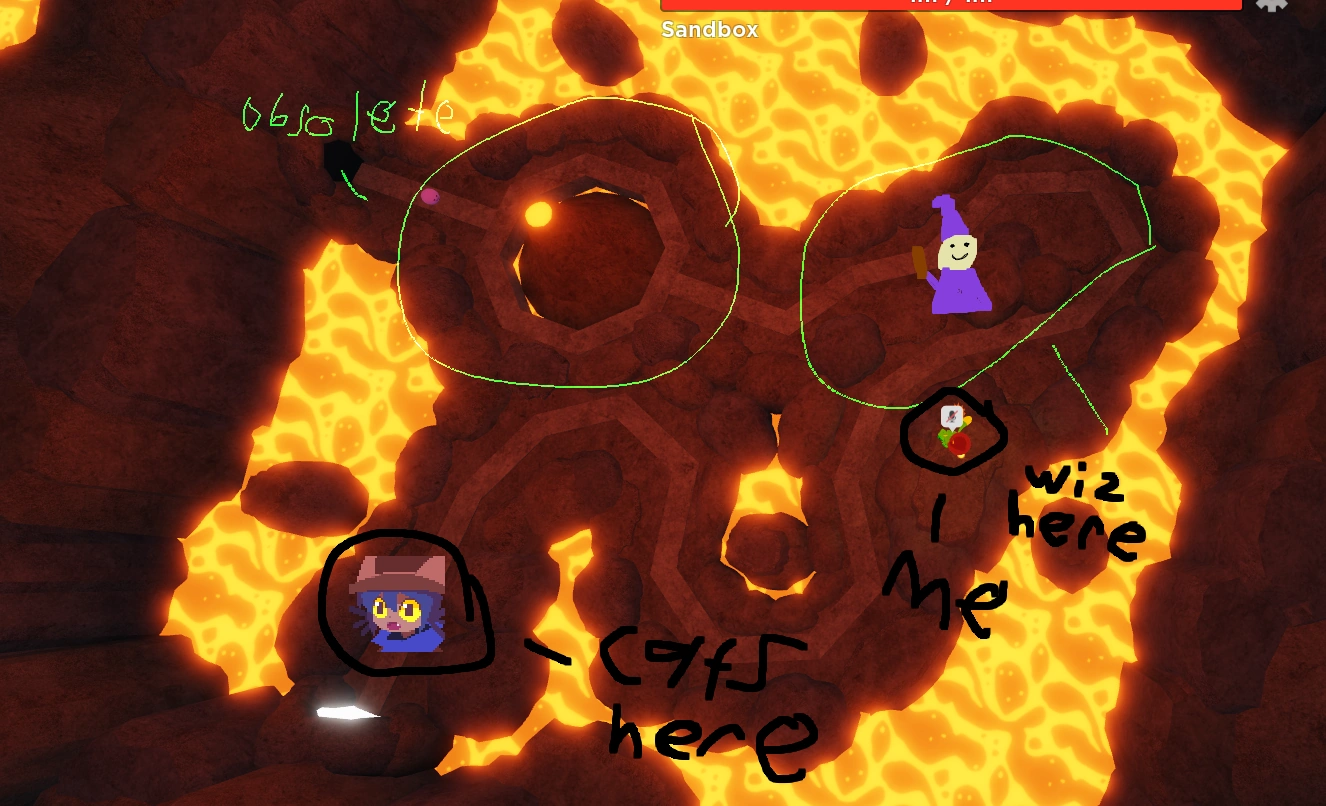
Task: Open the area inside the black me circle
Action: pyautogui.click(x=953, y=432)
